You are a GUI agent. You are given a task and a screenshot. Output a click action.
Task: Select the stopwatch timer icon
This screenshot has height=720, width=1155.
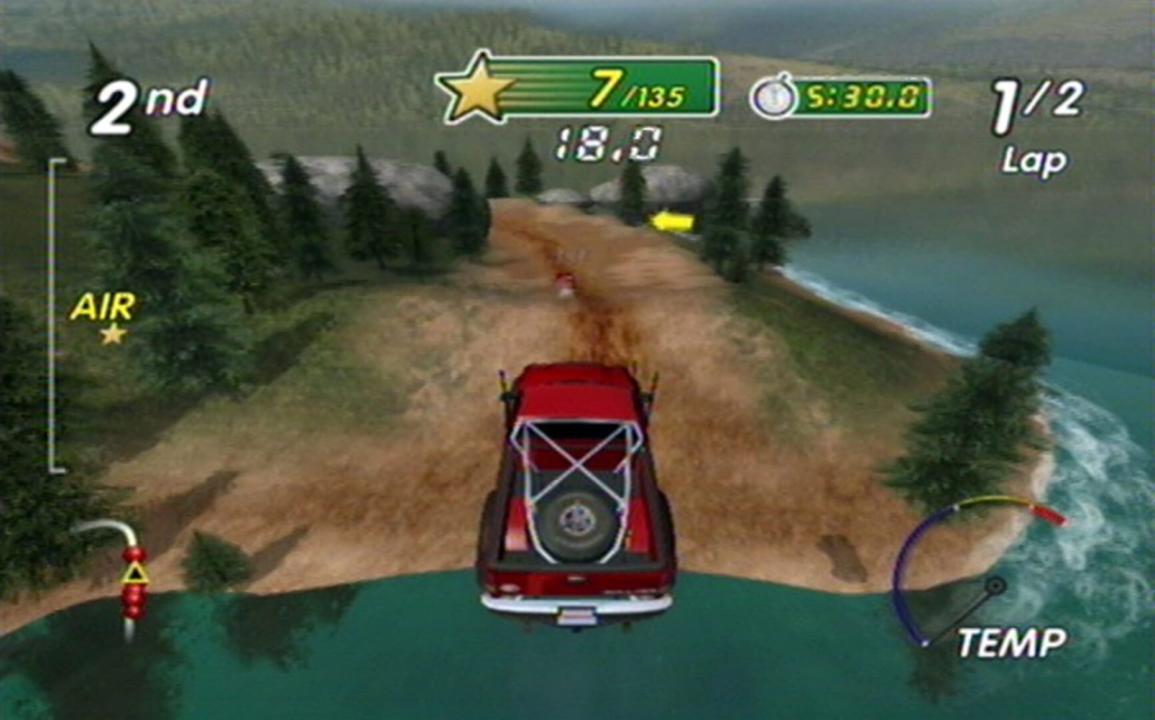774,98
